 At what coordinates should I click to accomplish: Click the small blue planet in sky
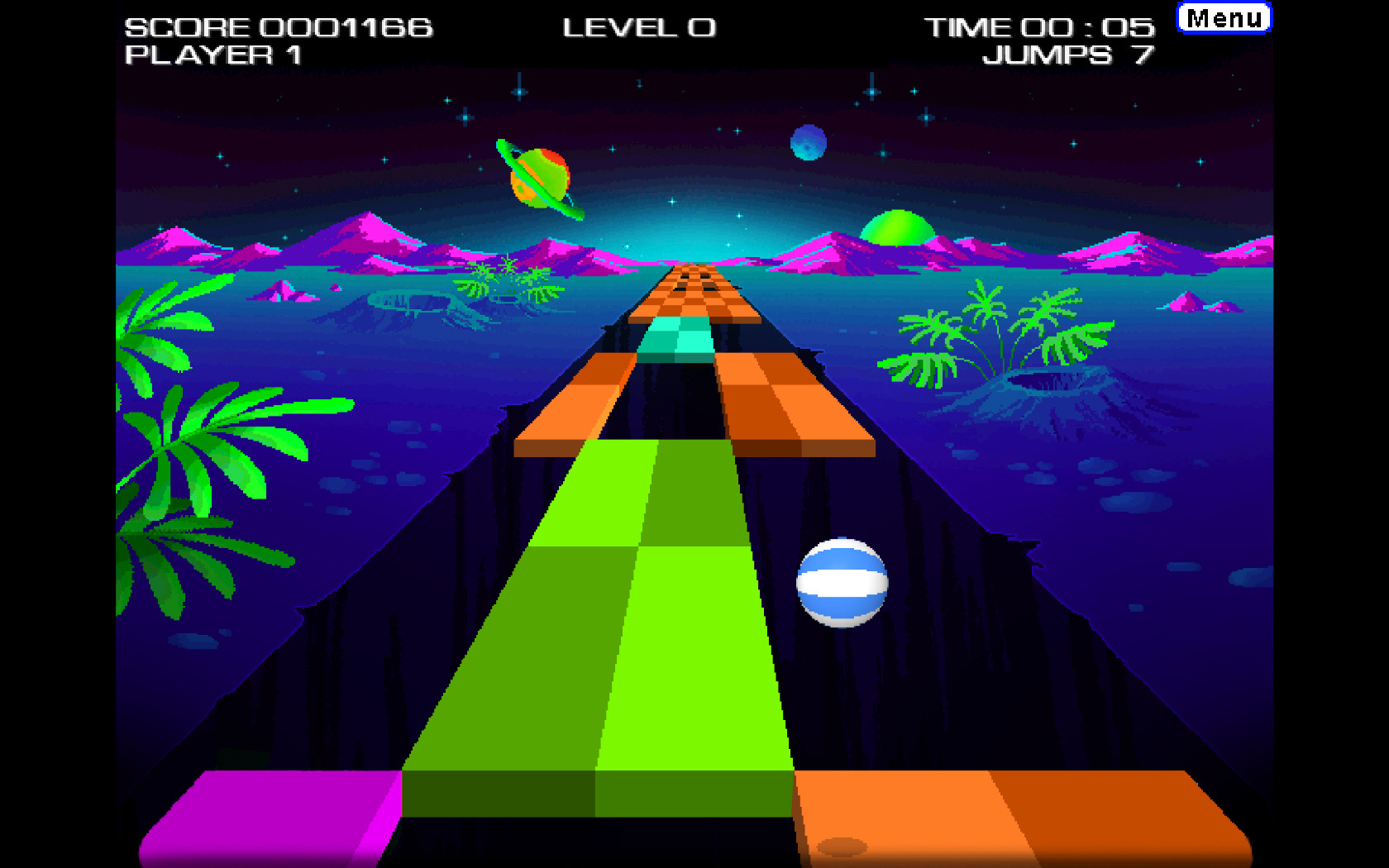coord(807,141)
